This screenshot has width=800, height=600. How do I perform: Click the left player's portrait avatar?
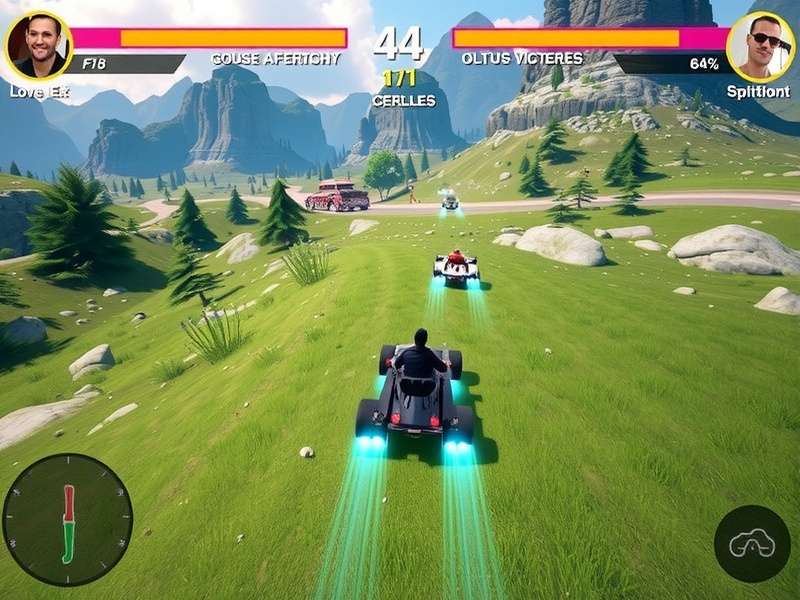[x=38, y=46]
